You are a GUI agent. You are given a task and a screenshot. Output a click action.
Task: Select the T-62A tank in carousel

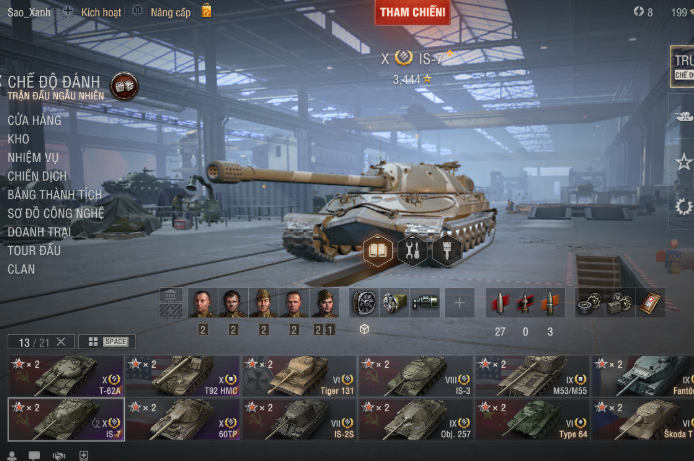pos(66,376)
